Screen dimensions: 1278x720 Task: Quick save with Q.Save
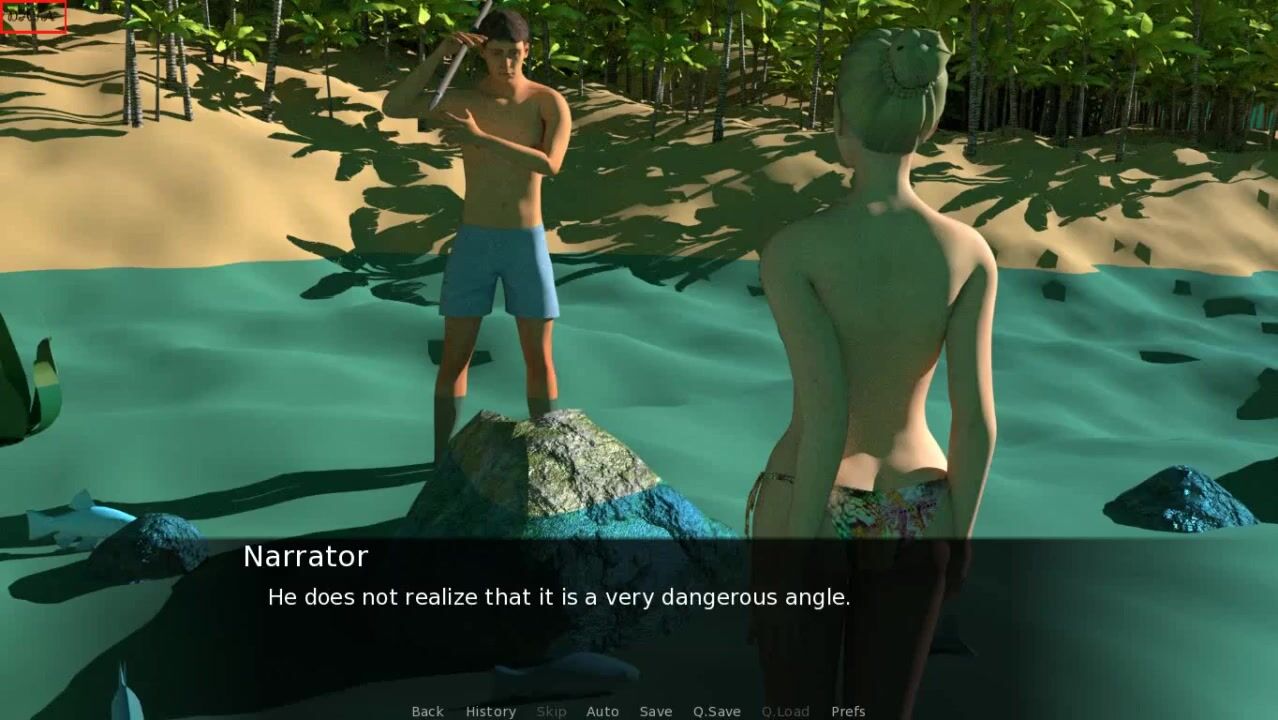[716, 711]
